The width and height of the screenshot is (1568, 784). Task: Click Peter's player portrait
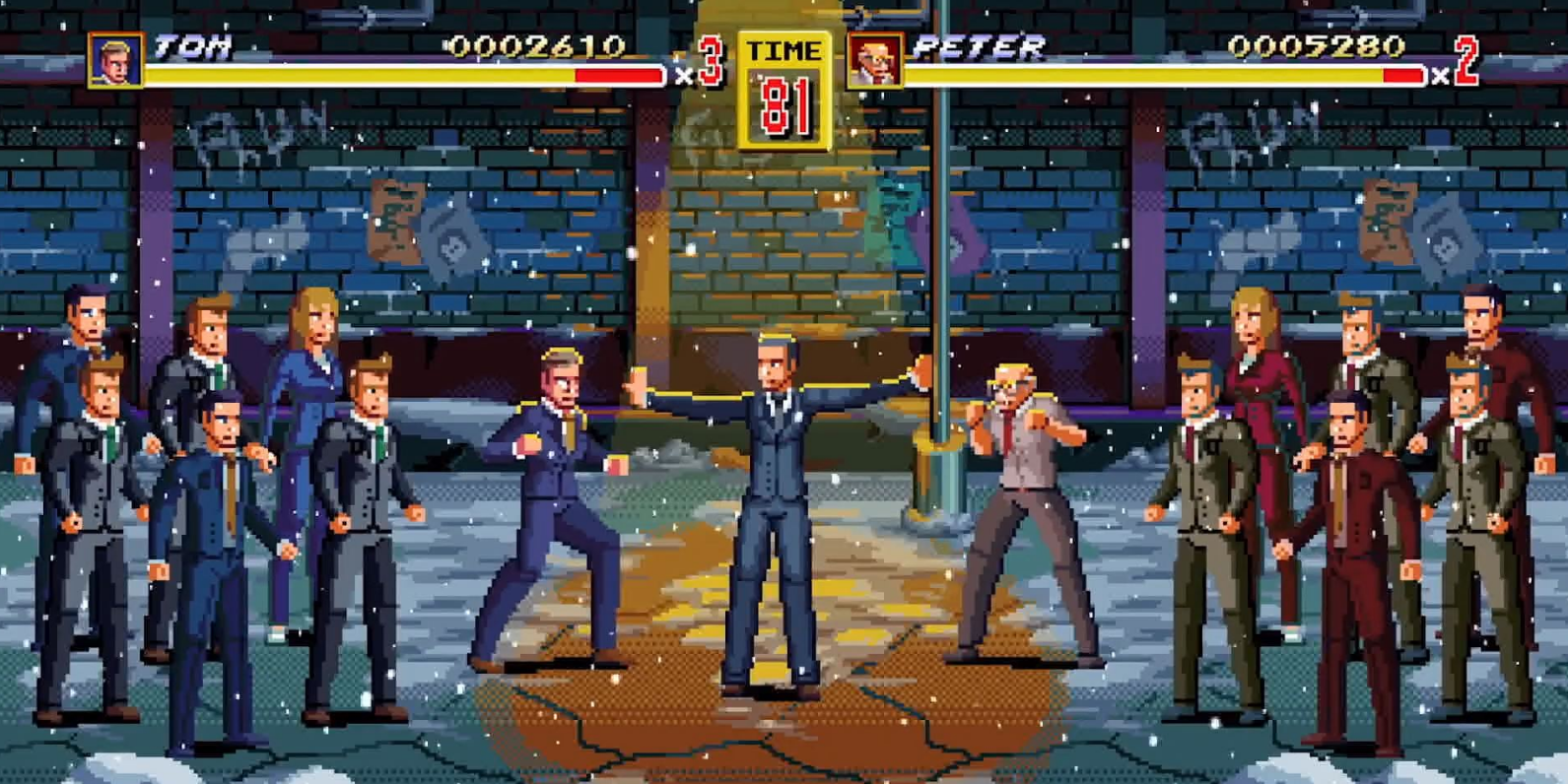pos(873,60)
